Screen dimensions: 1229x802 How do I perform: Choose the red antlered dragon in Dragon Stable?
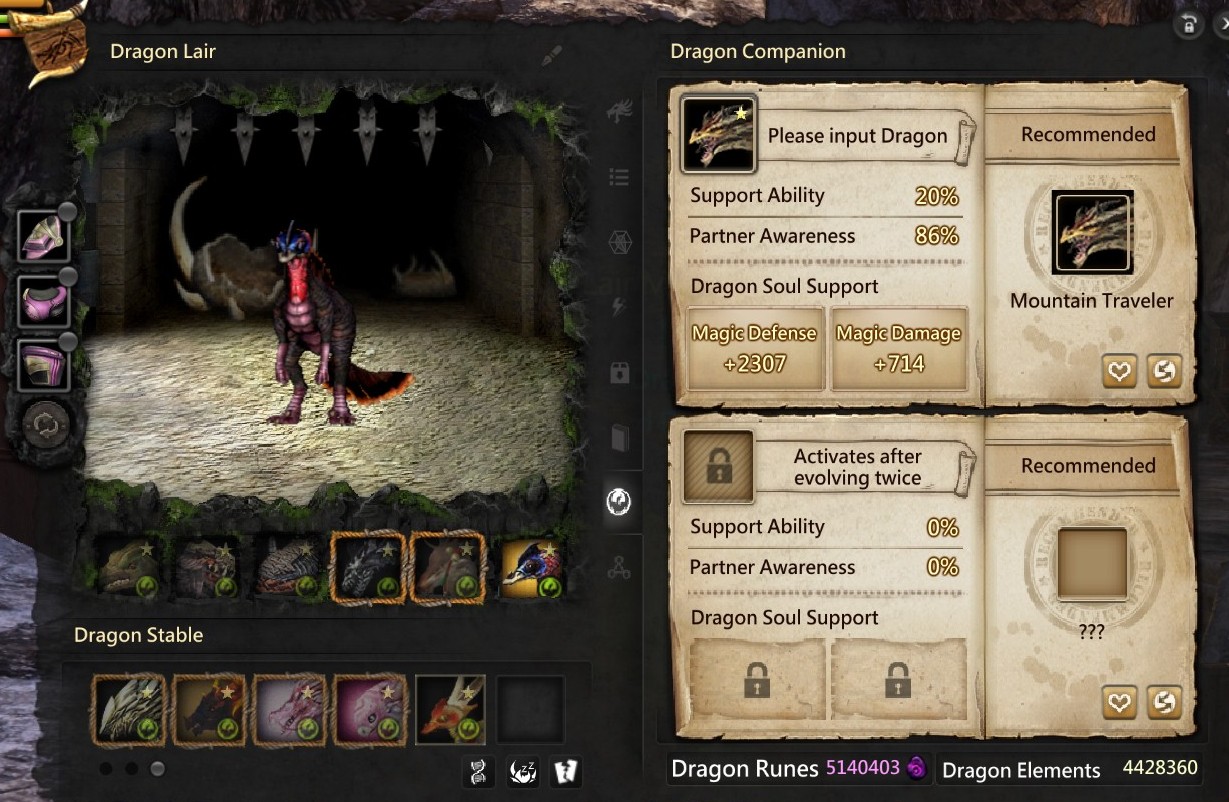coord(450,709)
